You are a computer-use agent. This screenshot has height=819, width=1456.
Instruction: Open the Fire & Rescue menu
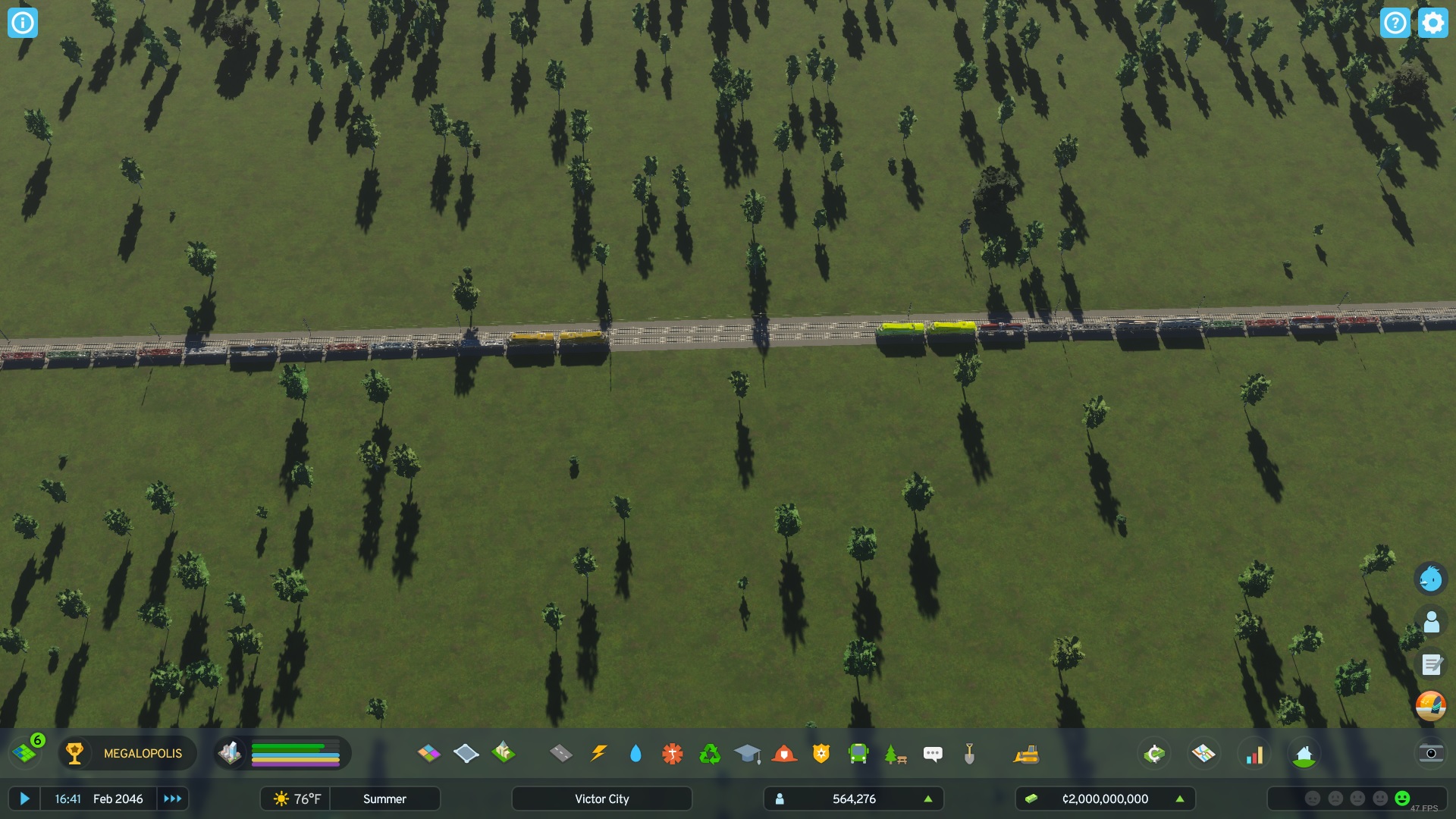point(784,753)
